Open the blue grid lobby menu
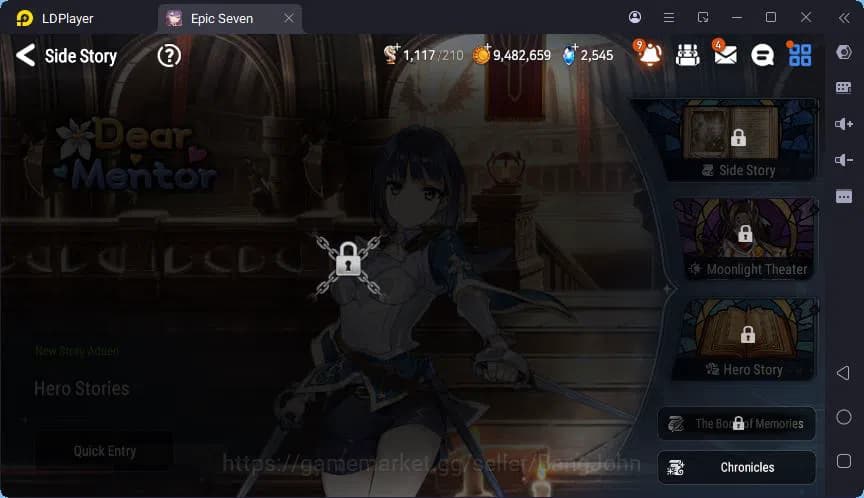Image resolution: width=864 pixels, height=498 pixels. (800, 56)
